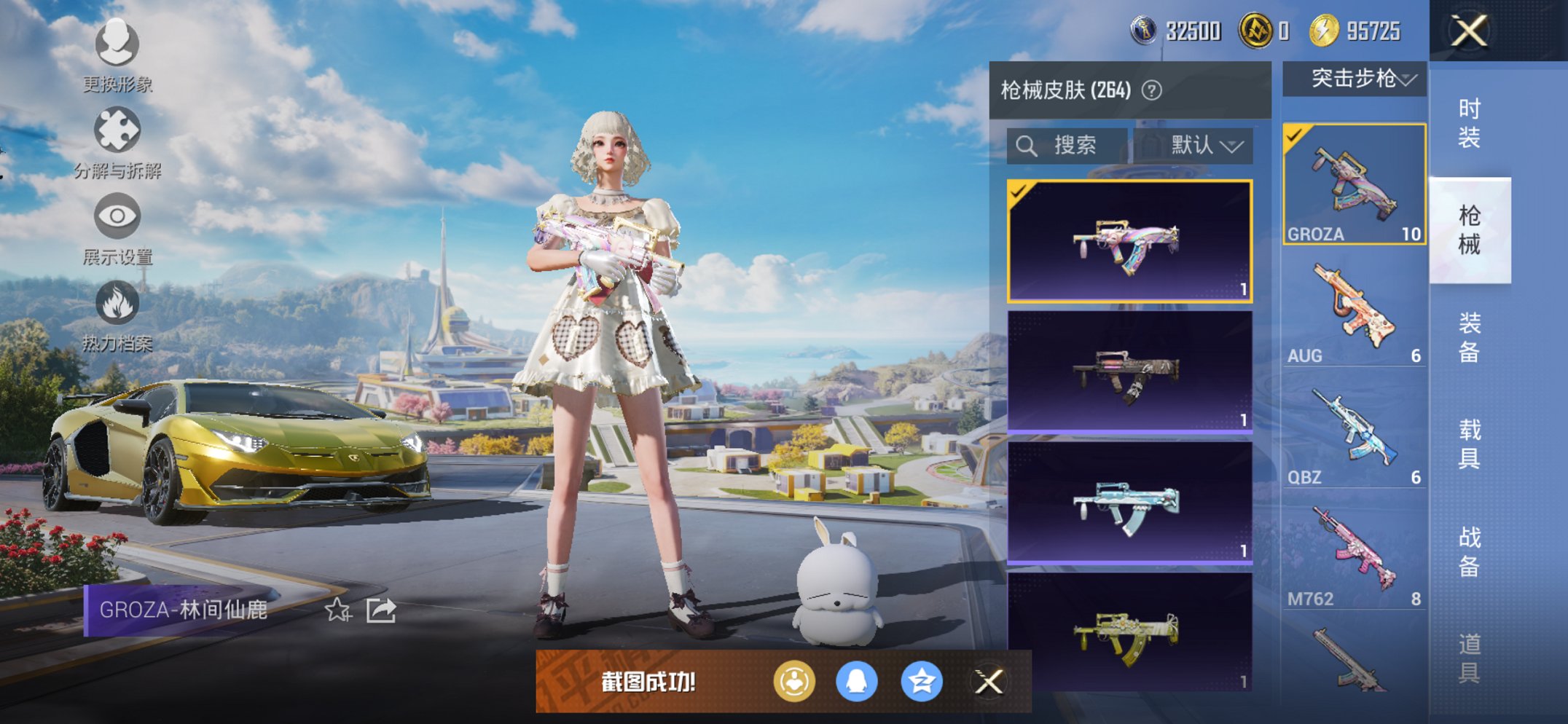Expand the 突击步枪 weapon type dropdown
The width and height of the screenshot is (1568, 724).
coord(1355,80)
